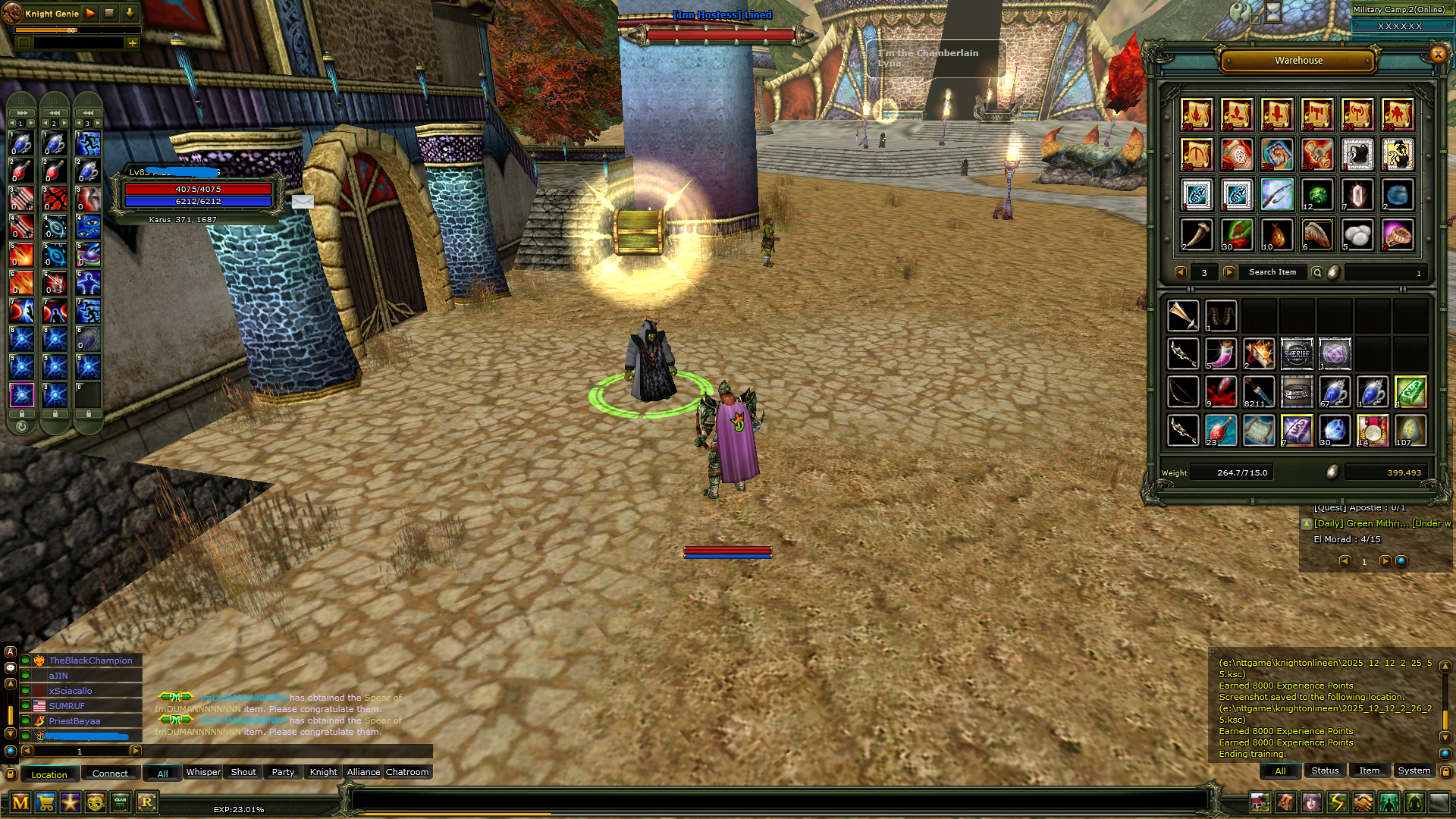Select the green ingot inventory slot
Image resolution: width=1456 pixels, height=819 pixels.
[x=1410, y=392]
